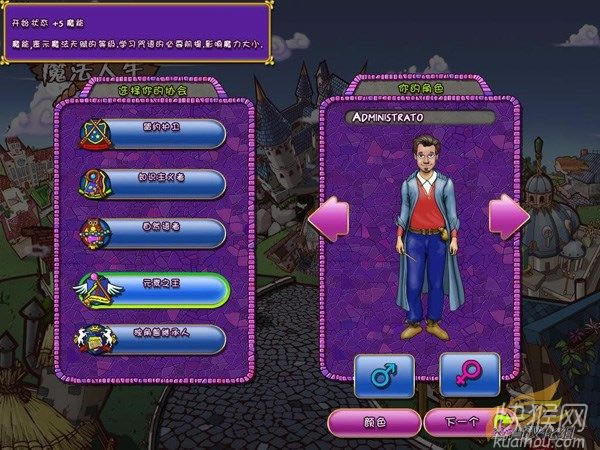Select the male gender button
Image resolution: width=600 pixels, height=450 pixels.
pos(385,375)
